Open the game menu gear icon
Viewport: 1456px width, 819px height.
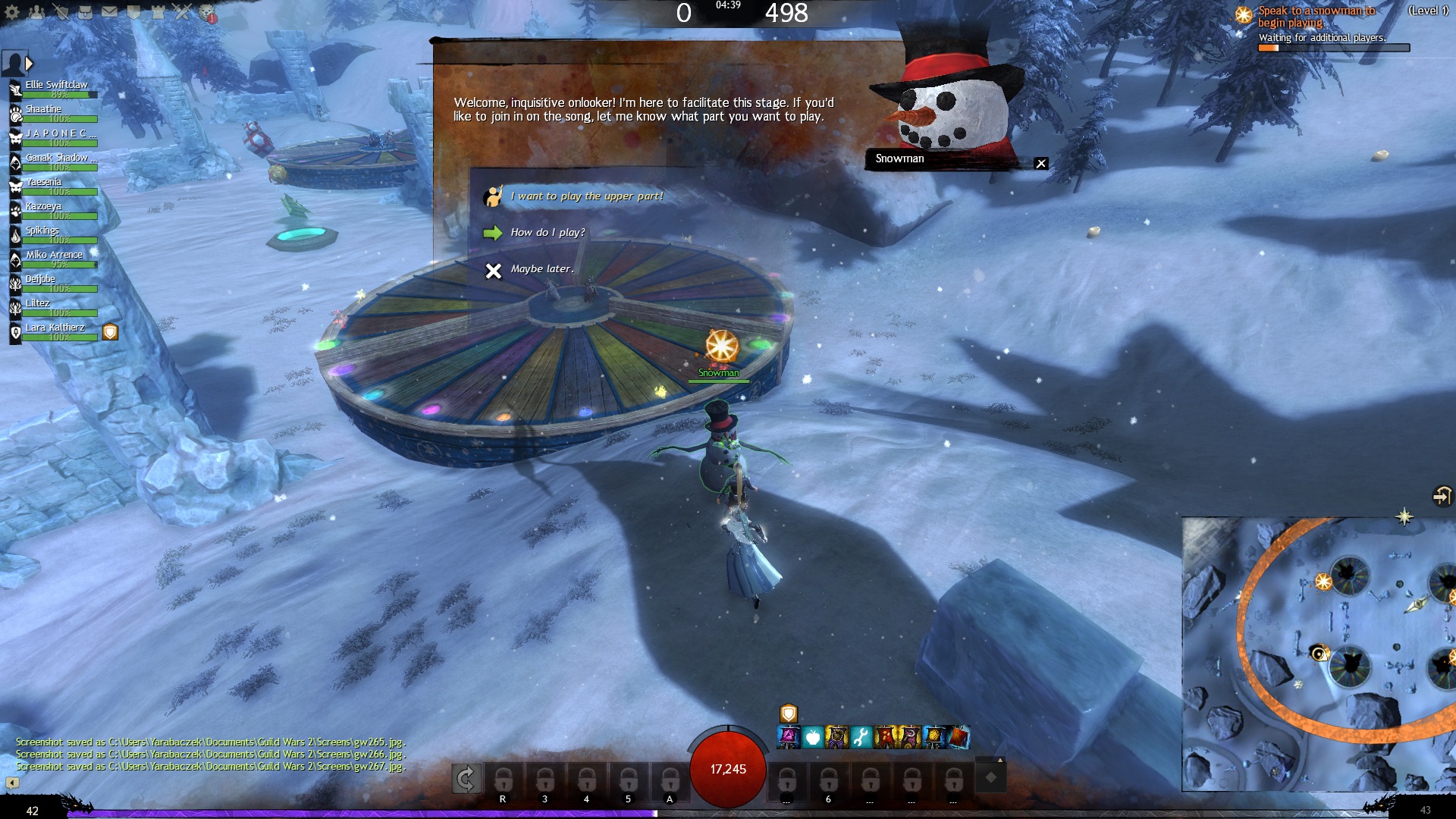point(12,12)
